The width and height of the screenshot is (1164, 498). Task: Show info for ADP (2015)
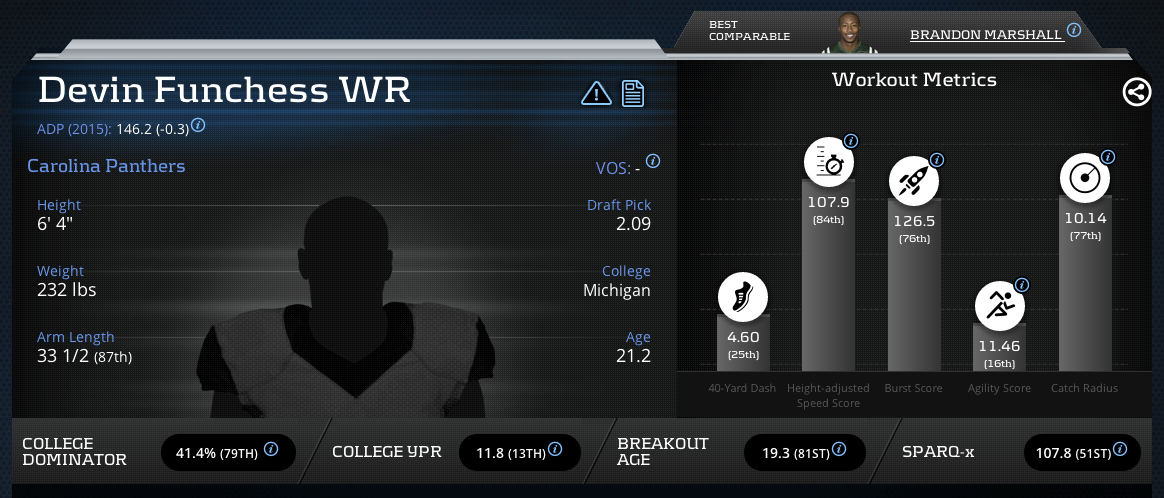198,126
